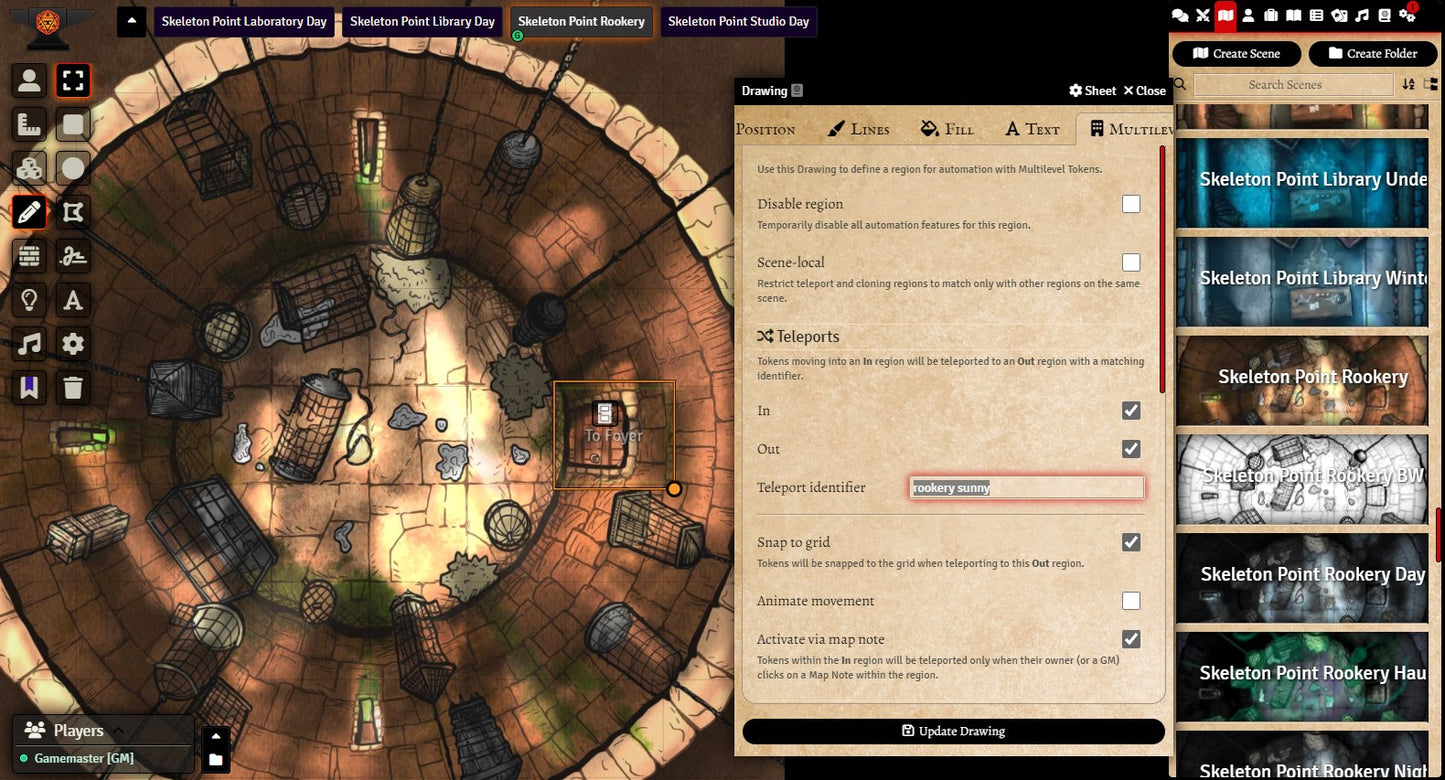Open the Lines tab

859,129
